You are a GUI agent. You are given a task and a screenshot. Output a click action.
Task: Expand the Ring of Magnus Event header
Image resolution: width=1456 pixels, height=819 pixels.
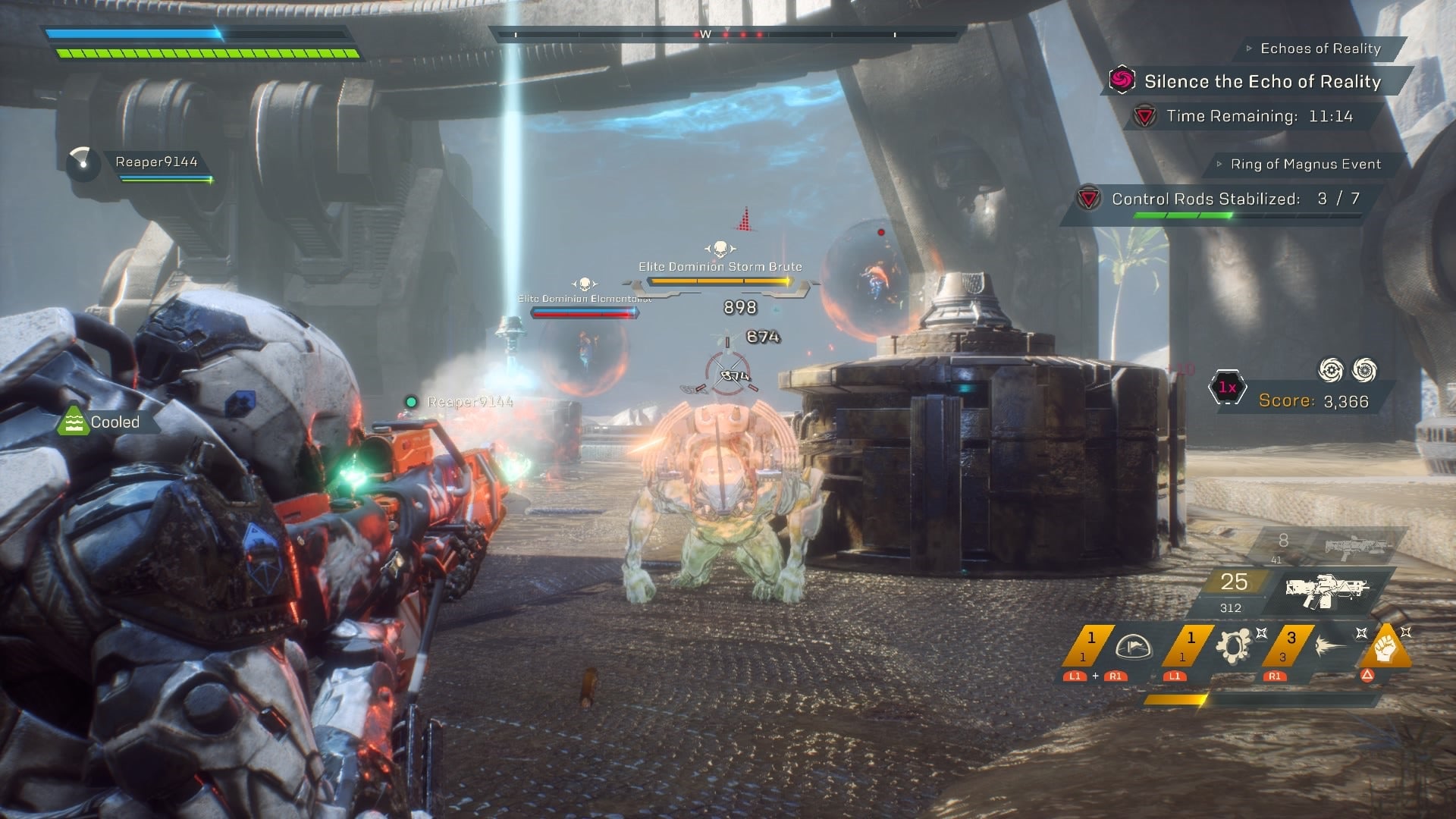(x=1304, y=164)
